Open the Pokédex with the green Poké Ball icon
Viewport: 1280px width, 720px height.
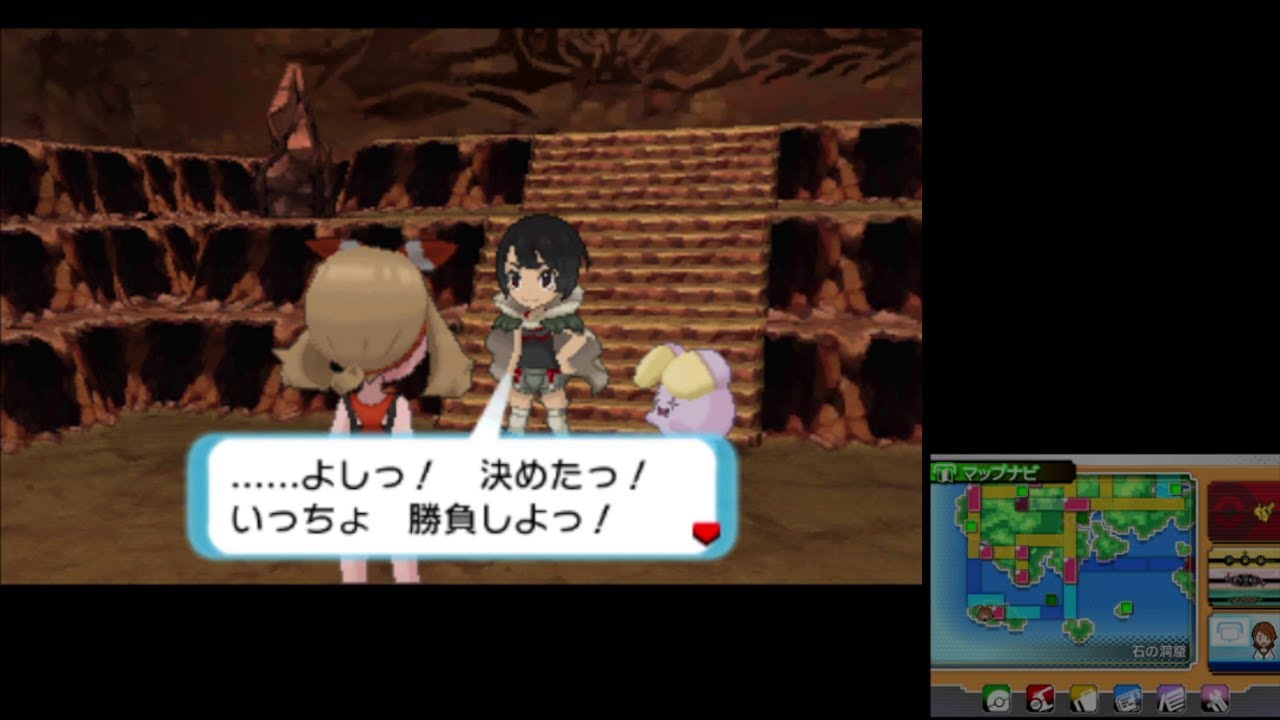coord(997,698)
